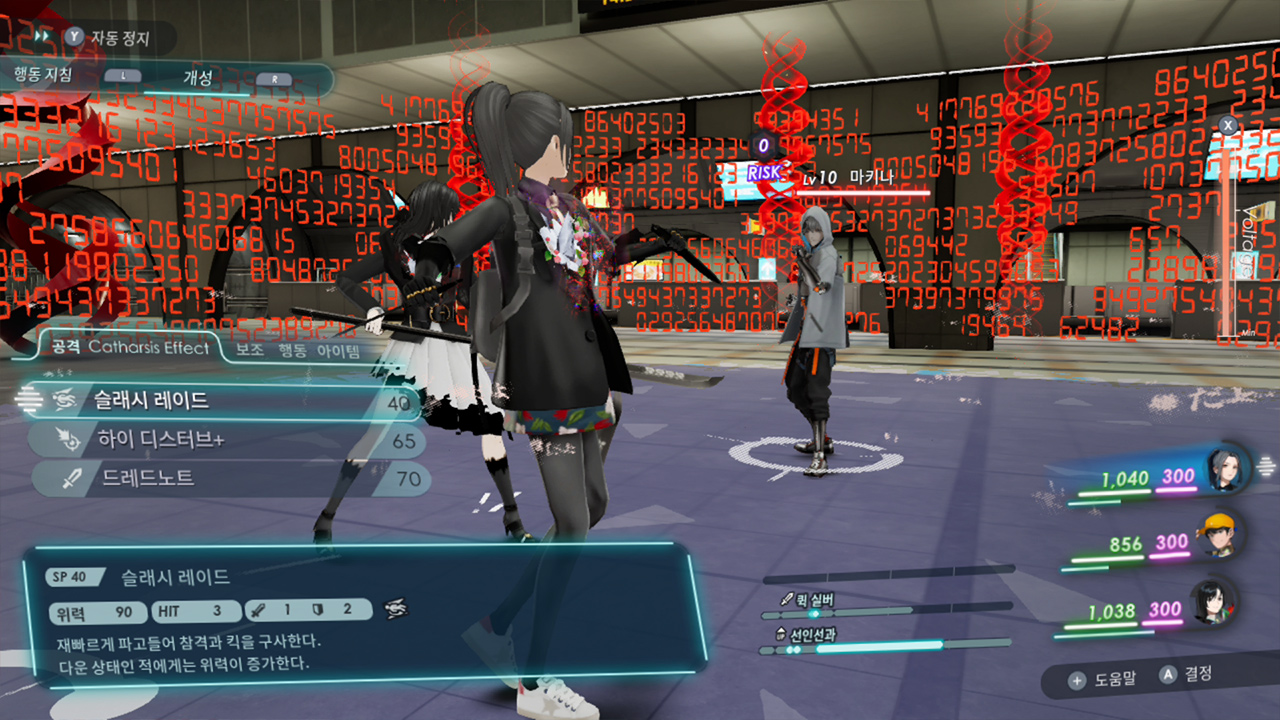Select the 슬래시 레이드 skill icon
This screenshot has height=720, width=1280.
[64, 399]
